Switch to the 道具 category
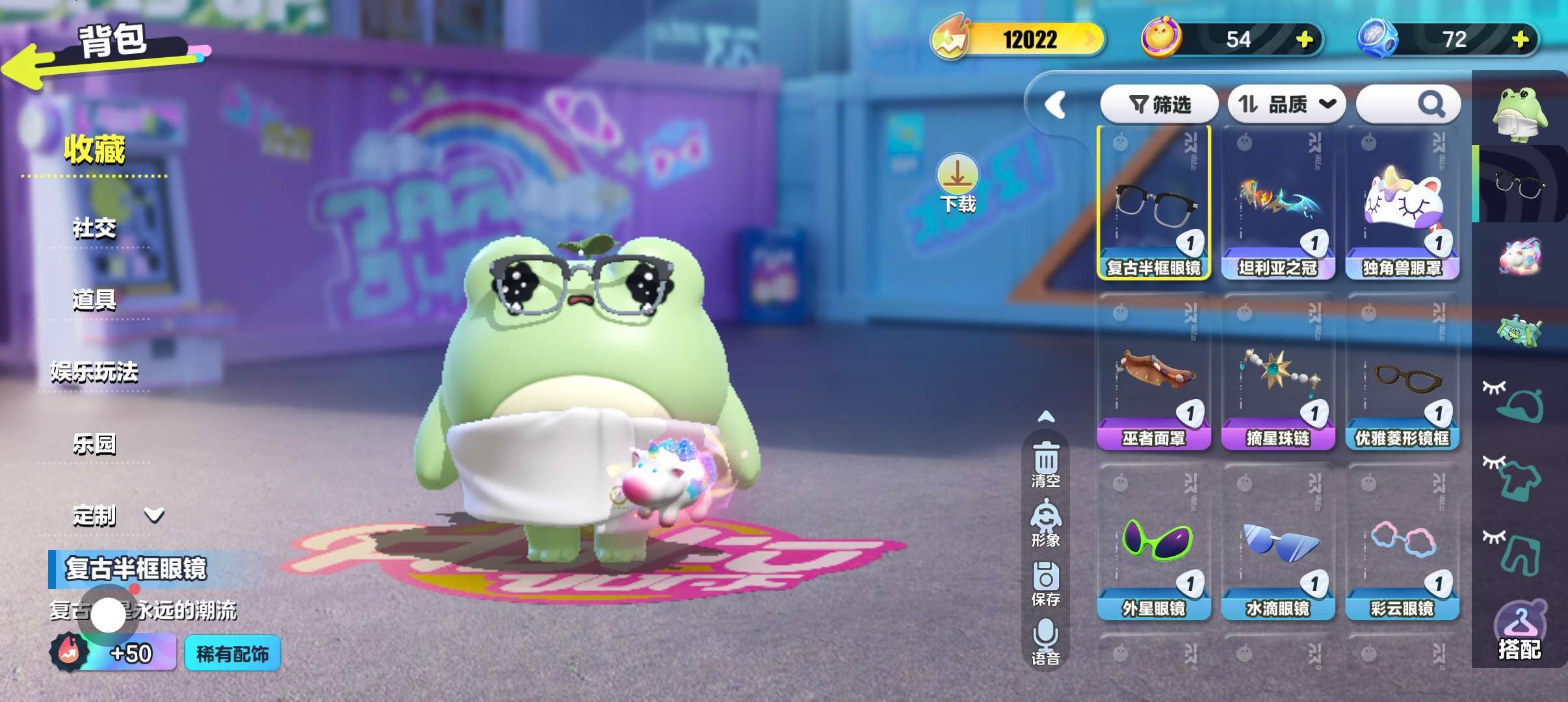1568x702 pixels. click(94, 300)
